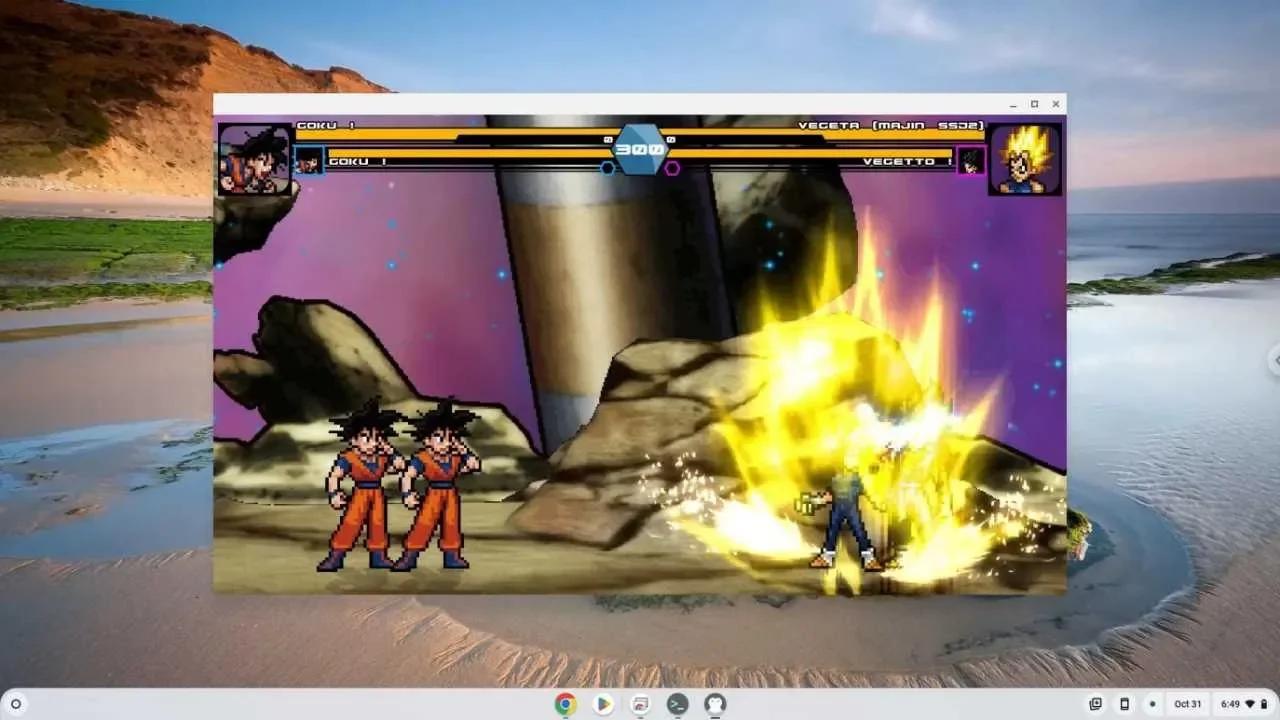Screen dimensions: 1280x720
Task: Click the game app icon on the shelf
Action: [638, 704]
